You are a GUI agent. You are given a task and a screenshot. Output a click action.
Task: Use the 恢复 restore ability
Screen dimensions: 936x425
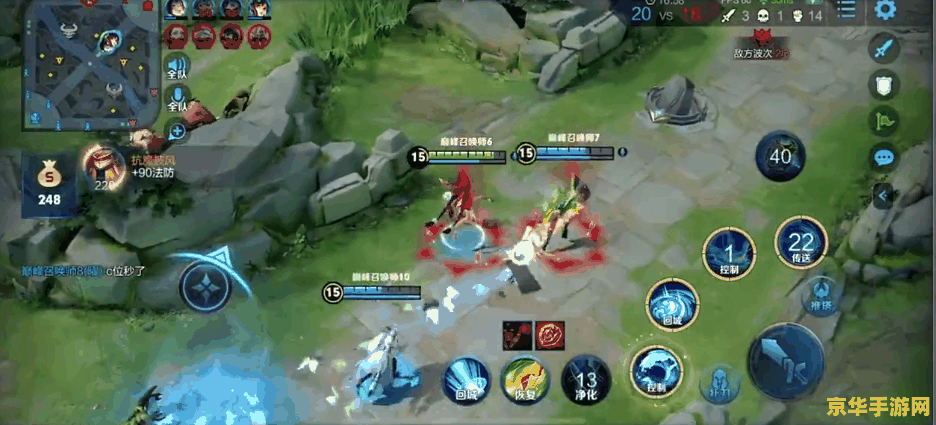(x=524, y=379)
